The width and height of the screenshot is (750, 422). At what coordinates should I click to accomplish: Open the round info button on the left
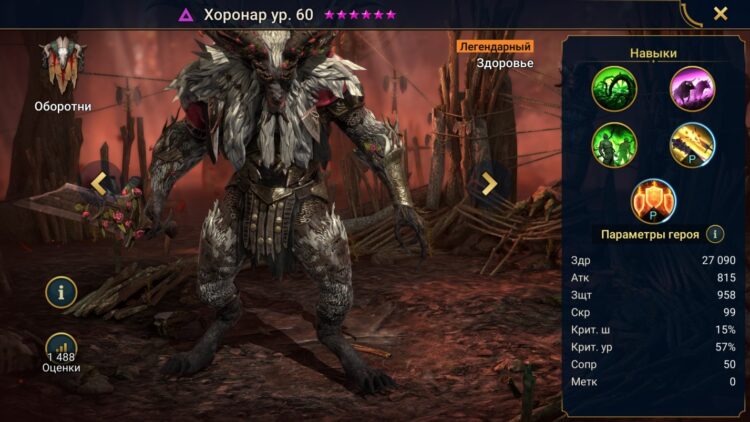click(61, 292)
